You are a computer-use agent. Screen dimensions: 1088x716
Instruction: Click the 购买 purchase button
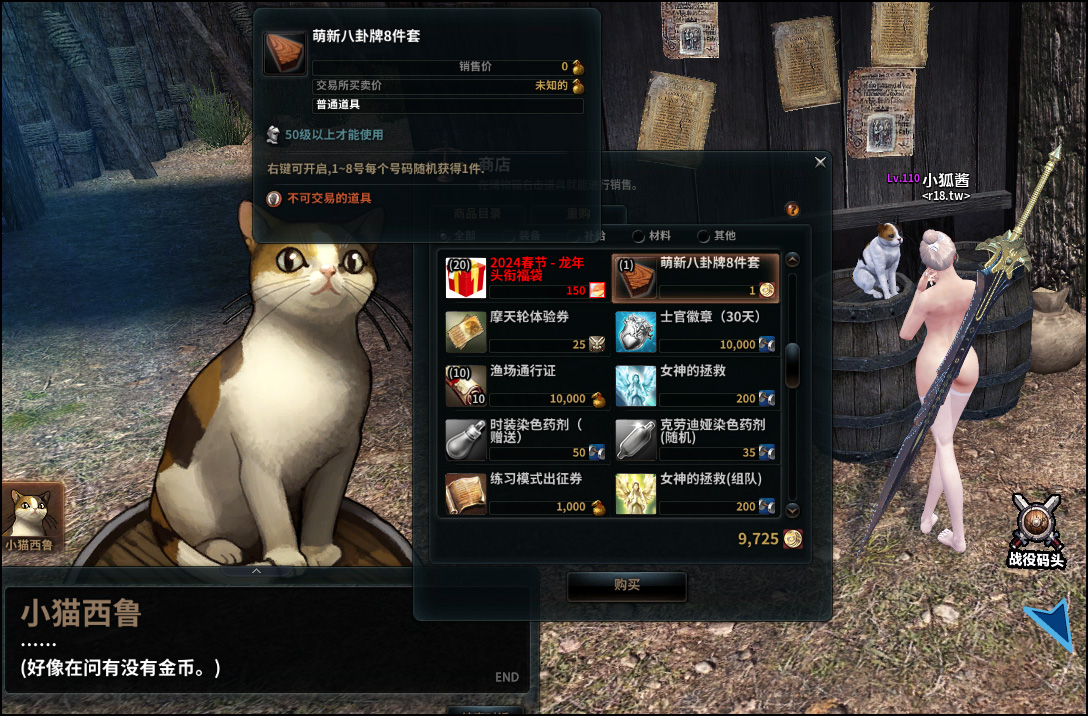(x=627, y=586)
